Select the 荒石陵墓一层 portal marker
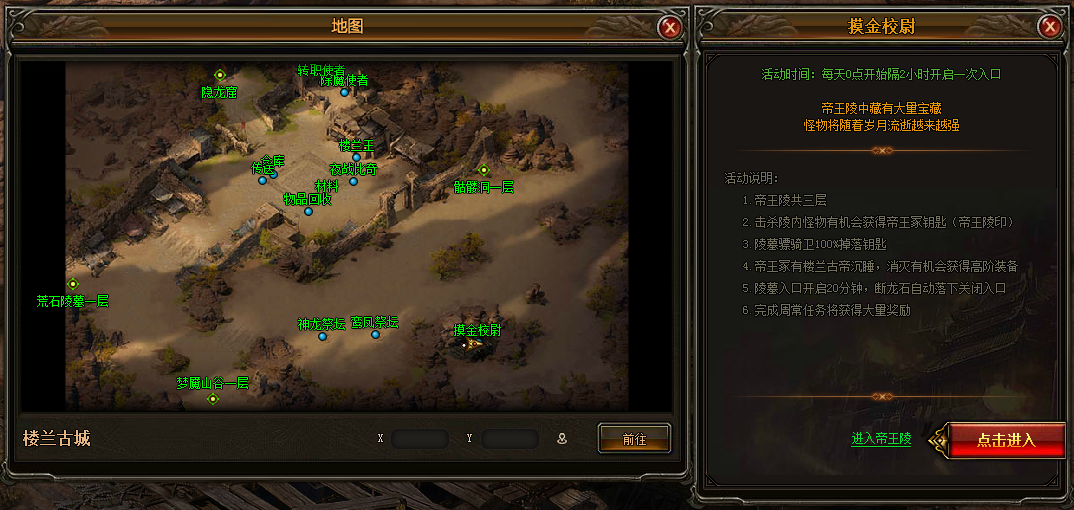This screenshot has height=510, width=1074. pos(73,284)
